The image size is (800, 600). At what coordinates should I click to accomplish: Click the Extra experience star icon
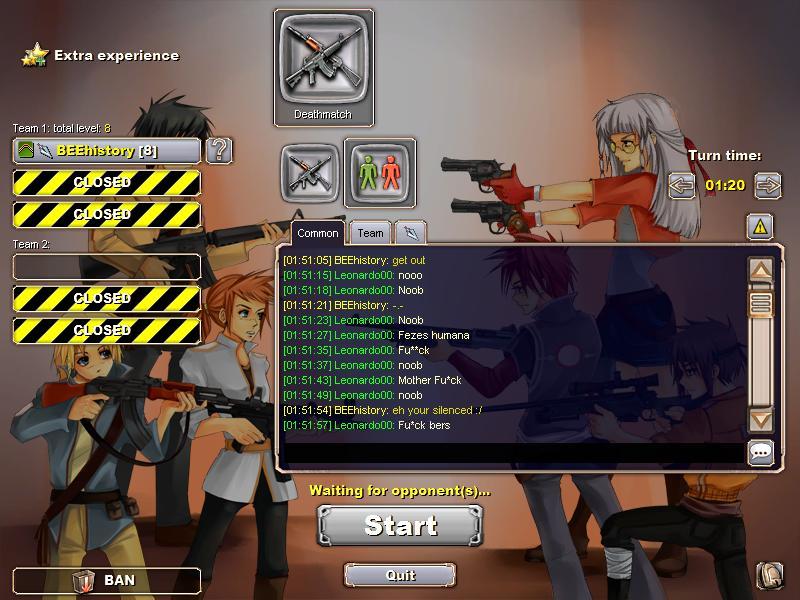pos(35,55)
